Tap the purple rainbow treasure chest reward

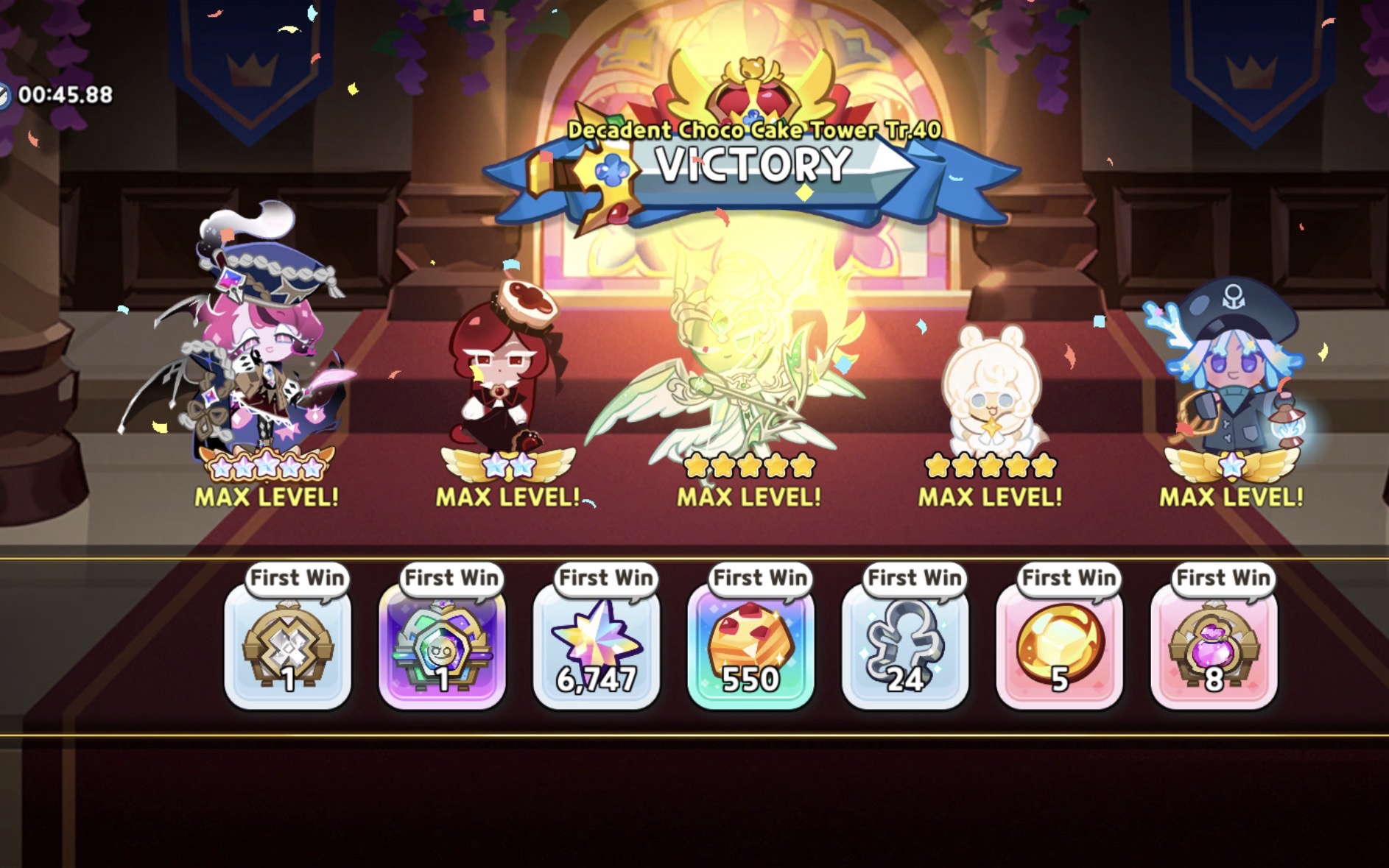tap(442, 647)
